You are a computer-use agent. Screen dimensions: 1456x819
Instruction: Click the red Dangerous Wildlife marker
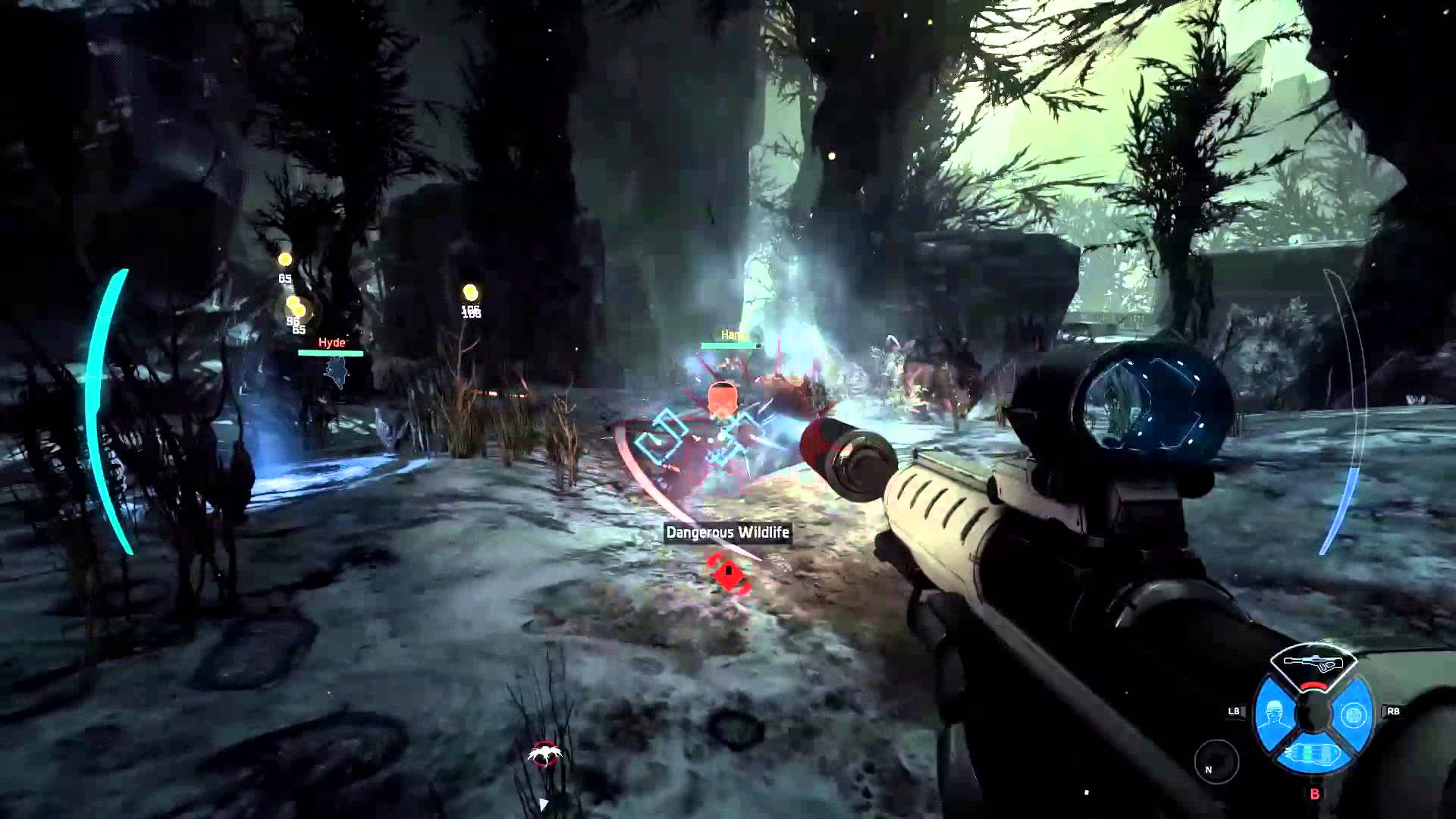[x=729, y=572]
